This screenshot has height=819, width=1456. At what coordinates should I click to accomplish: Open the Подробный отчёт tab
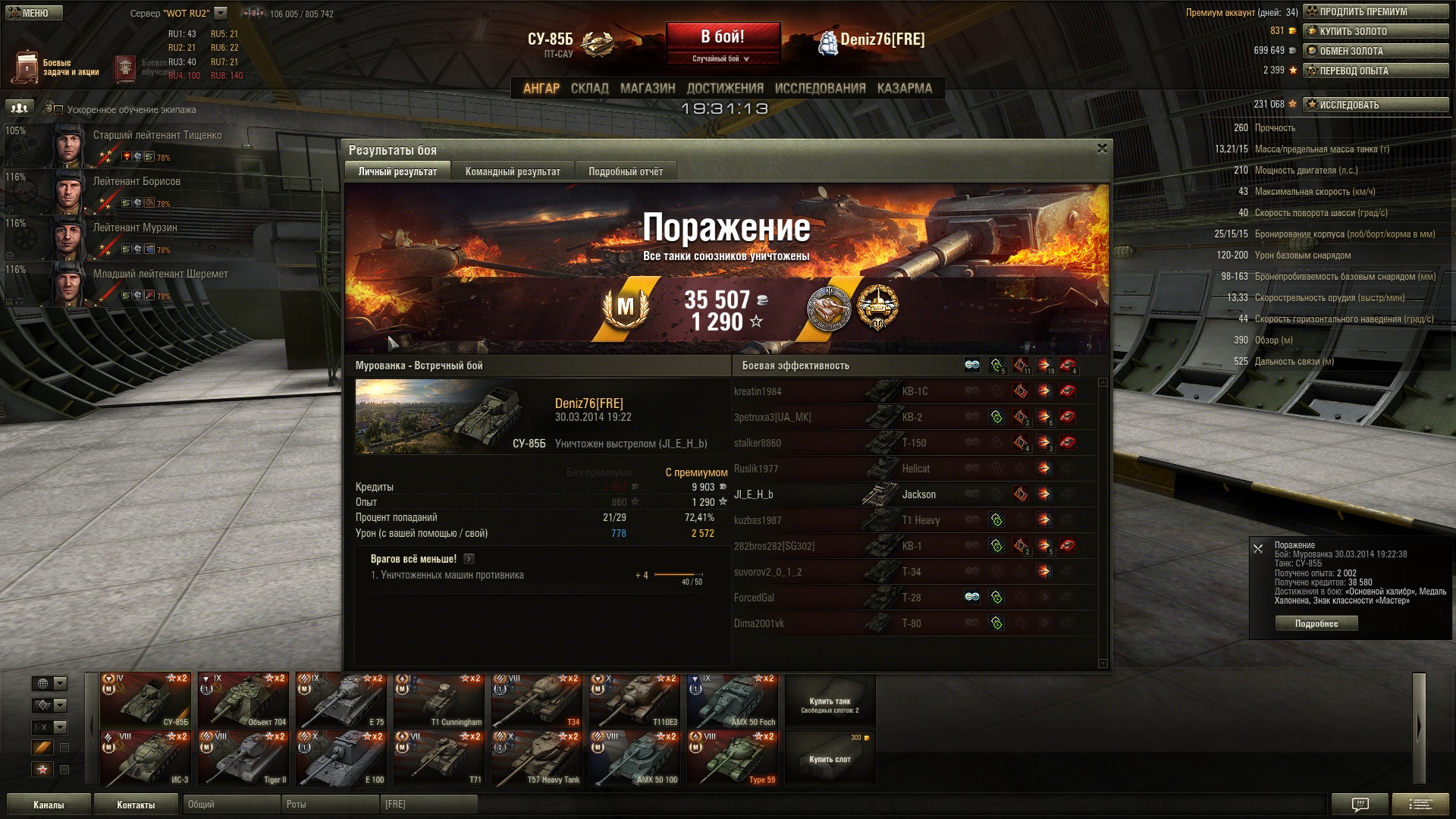coord(626,171)
